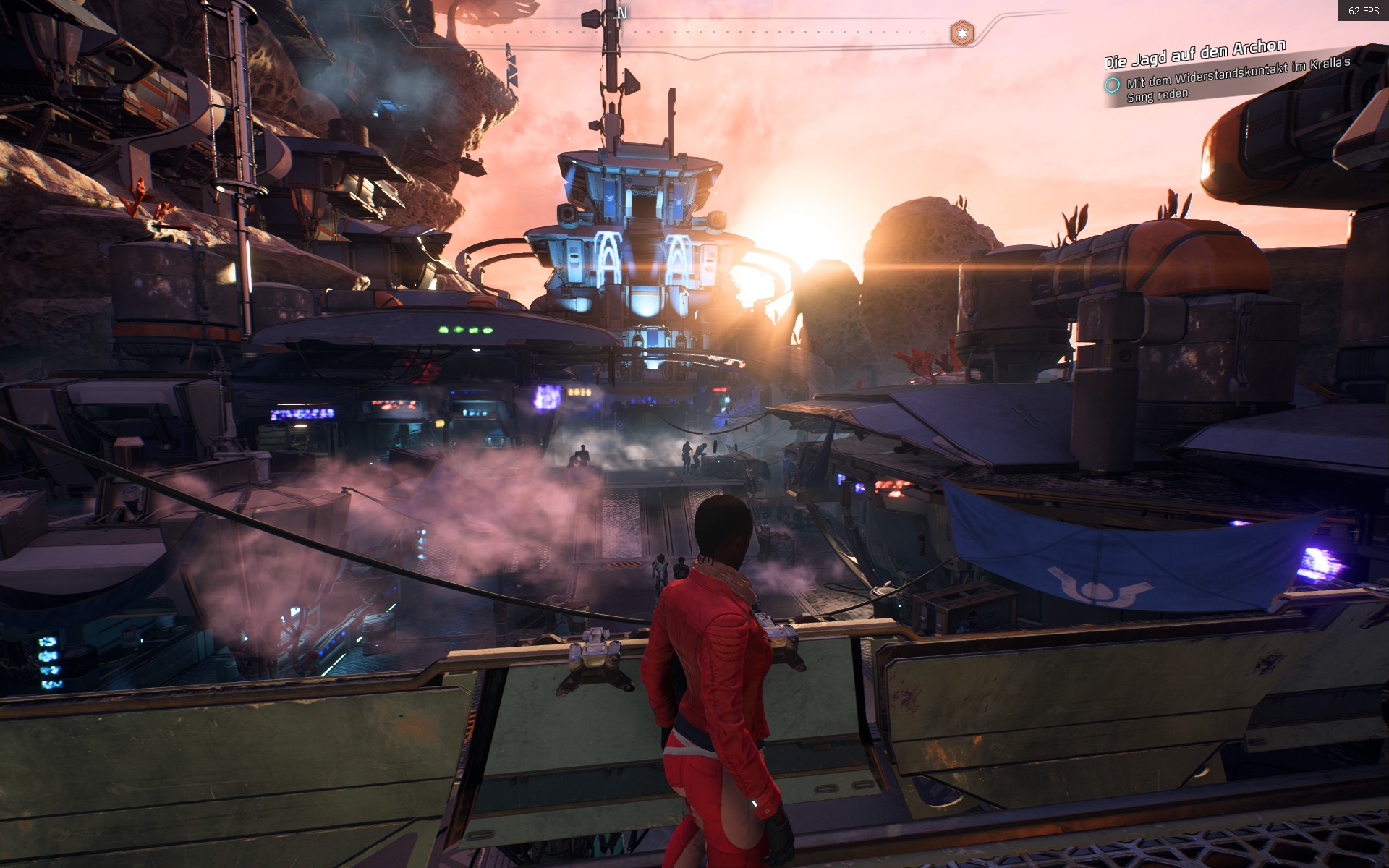Image resolution: width=1389 pixels, height=868 pixels.
Task: Click the orange hexagon waypoint on the compass
Action: (x=961, y=33)
